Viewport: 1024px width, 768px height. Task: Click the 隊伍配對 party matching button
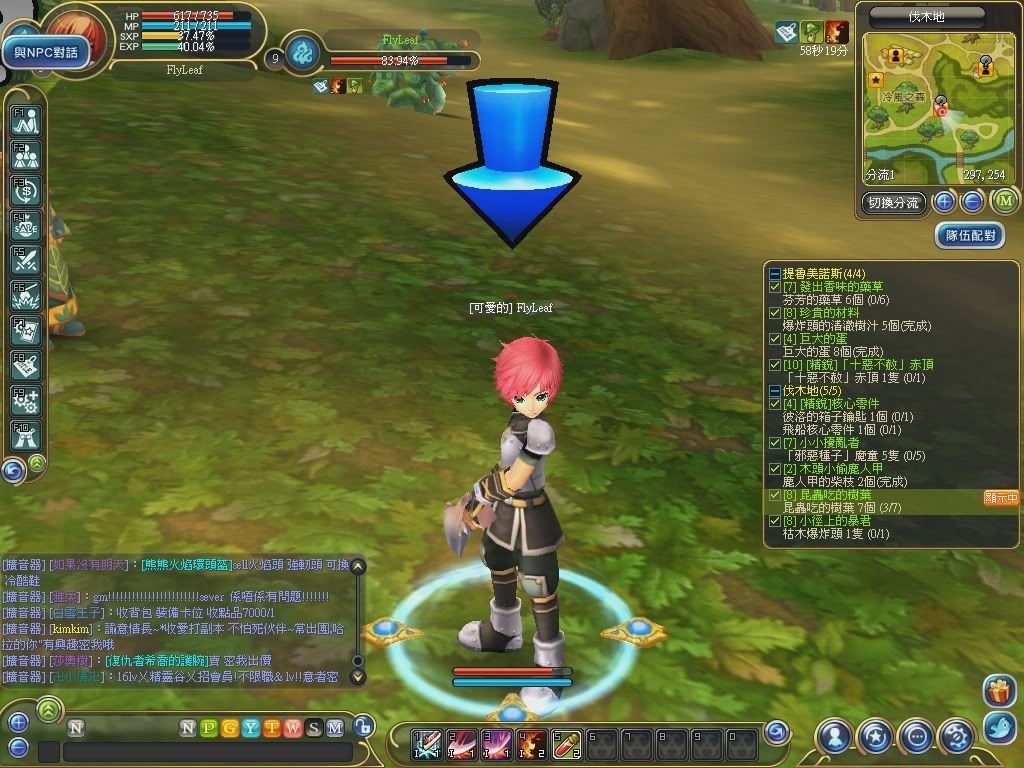pos(970,235)
